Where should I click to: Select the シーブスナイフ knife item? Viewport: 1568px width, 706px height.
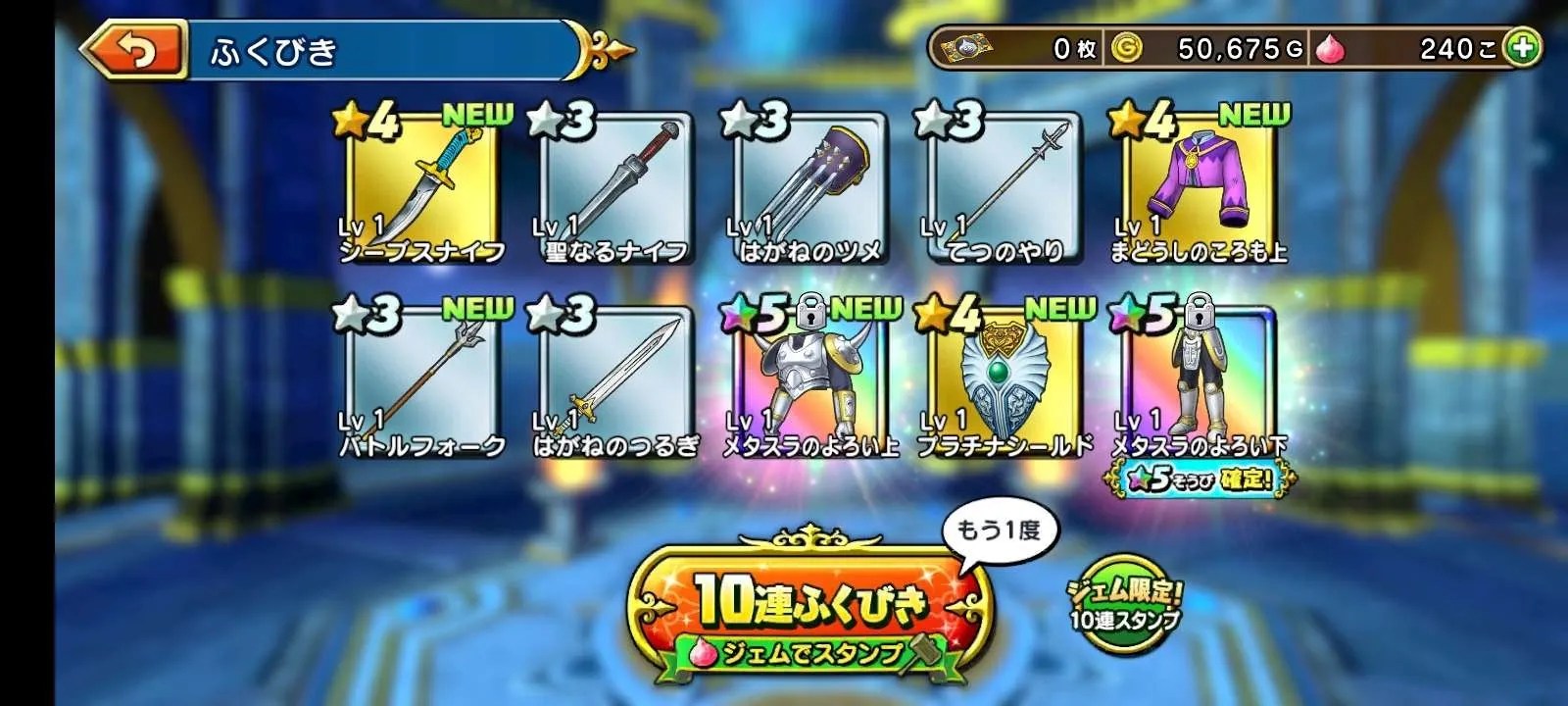click(420, 188)
